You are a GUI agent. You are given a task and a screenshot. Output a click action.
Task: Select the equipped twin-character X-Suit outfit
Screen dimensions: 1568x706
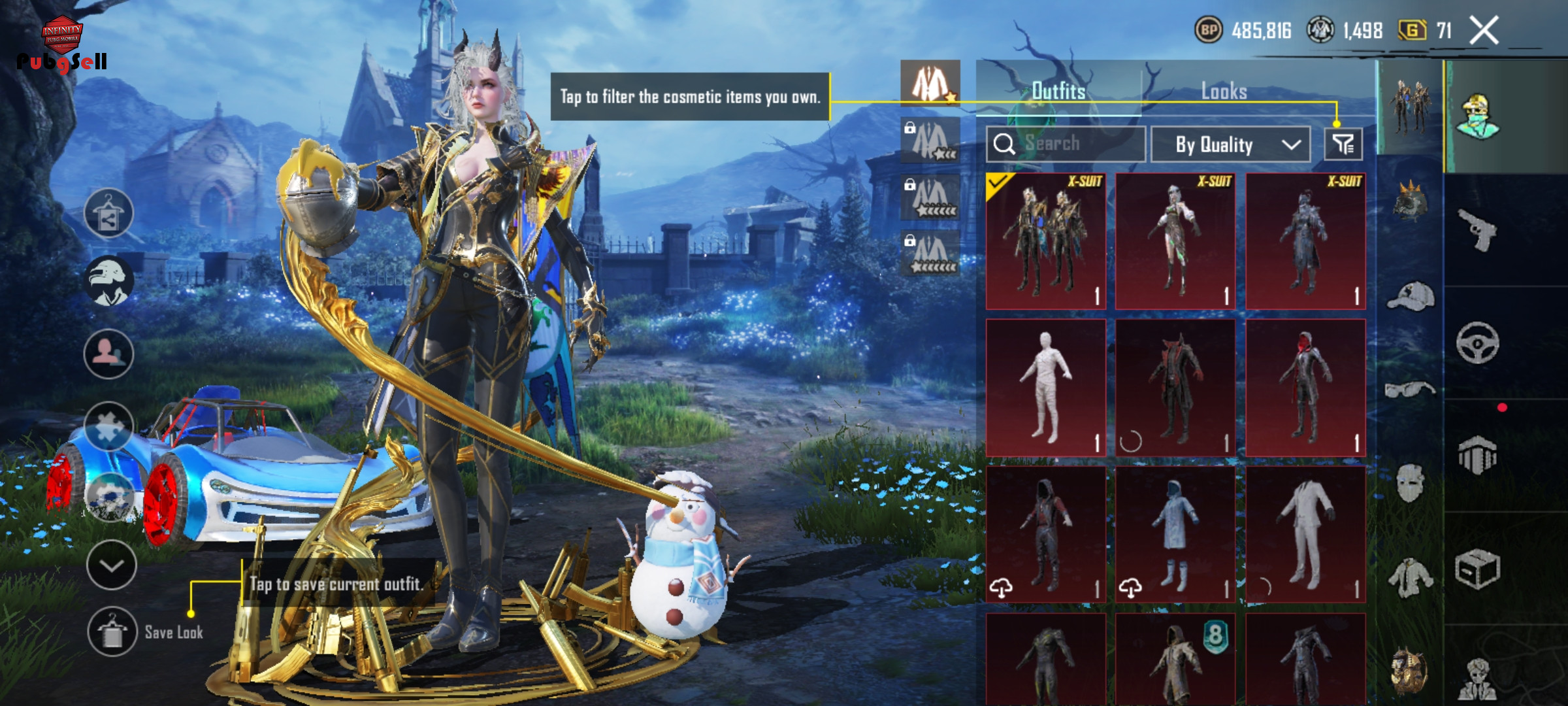[x=1045, y=241]
